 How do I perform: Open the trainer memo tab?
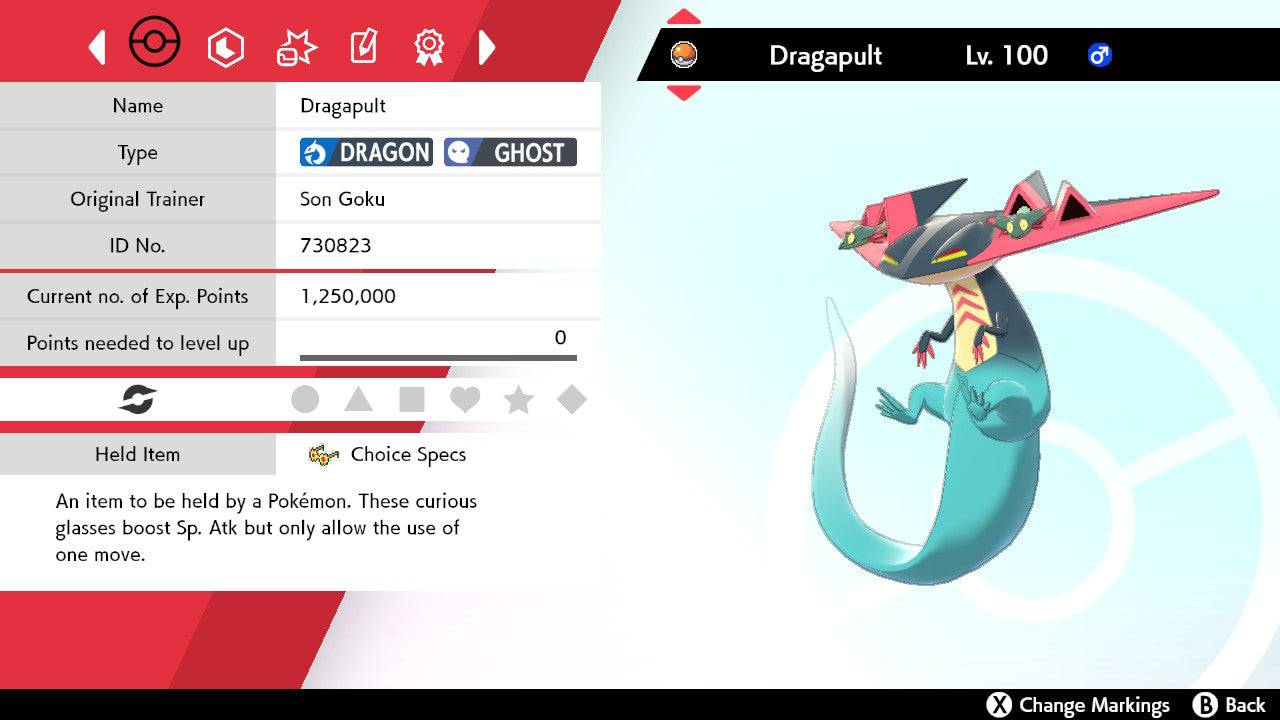[x=363, y=47]
